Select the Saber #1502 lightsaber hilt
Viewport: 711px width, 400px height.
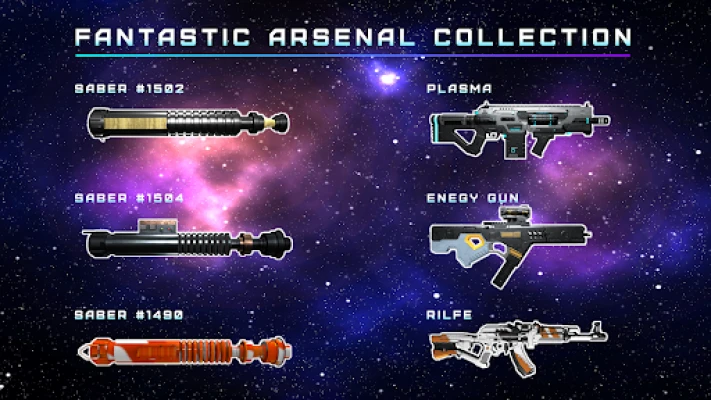pyautogui.click(x=188, y=124)
